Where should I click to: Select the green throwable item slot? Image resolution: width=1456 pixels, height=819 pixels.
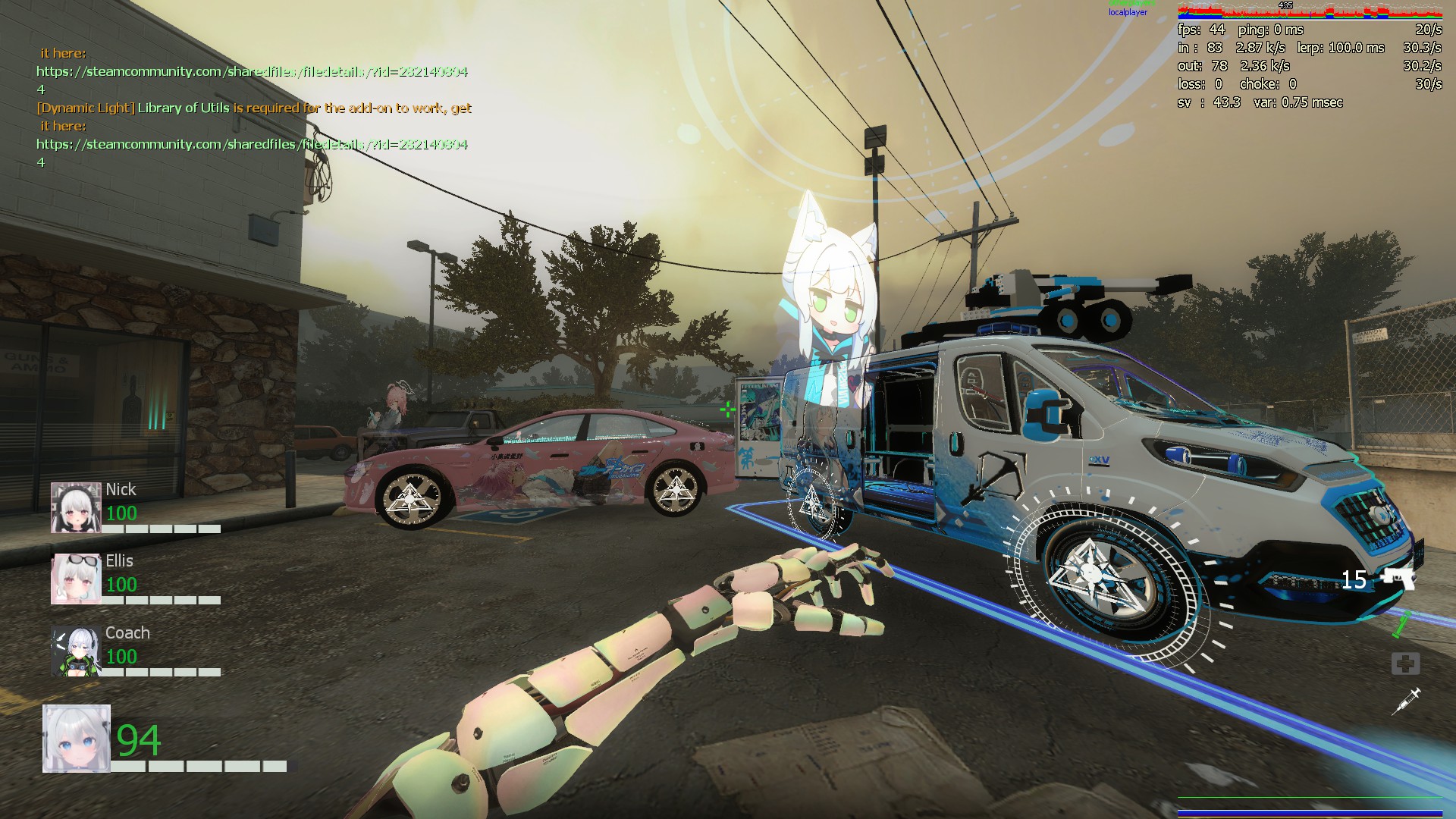[x=1401, y=624]
